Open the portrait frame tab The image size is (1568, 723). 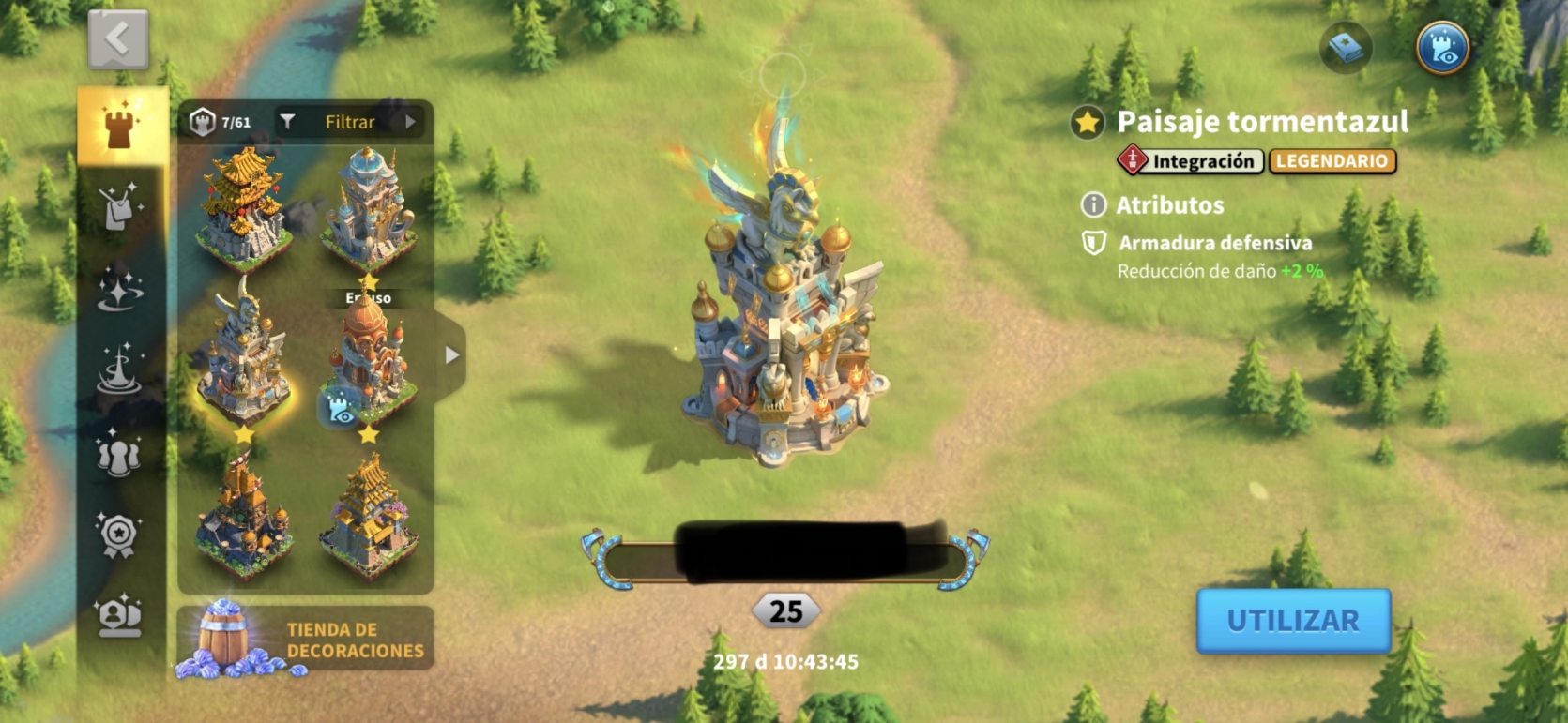point(120,615)
